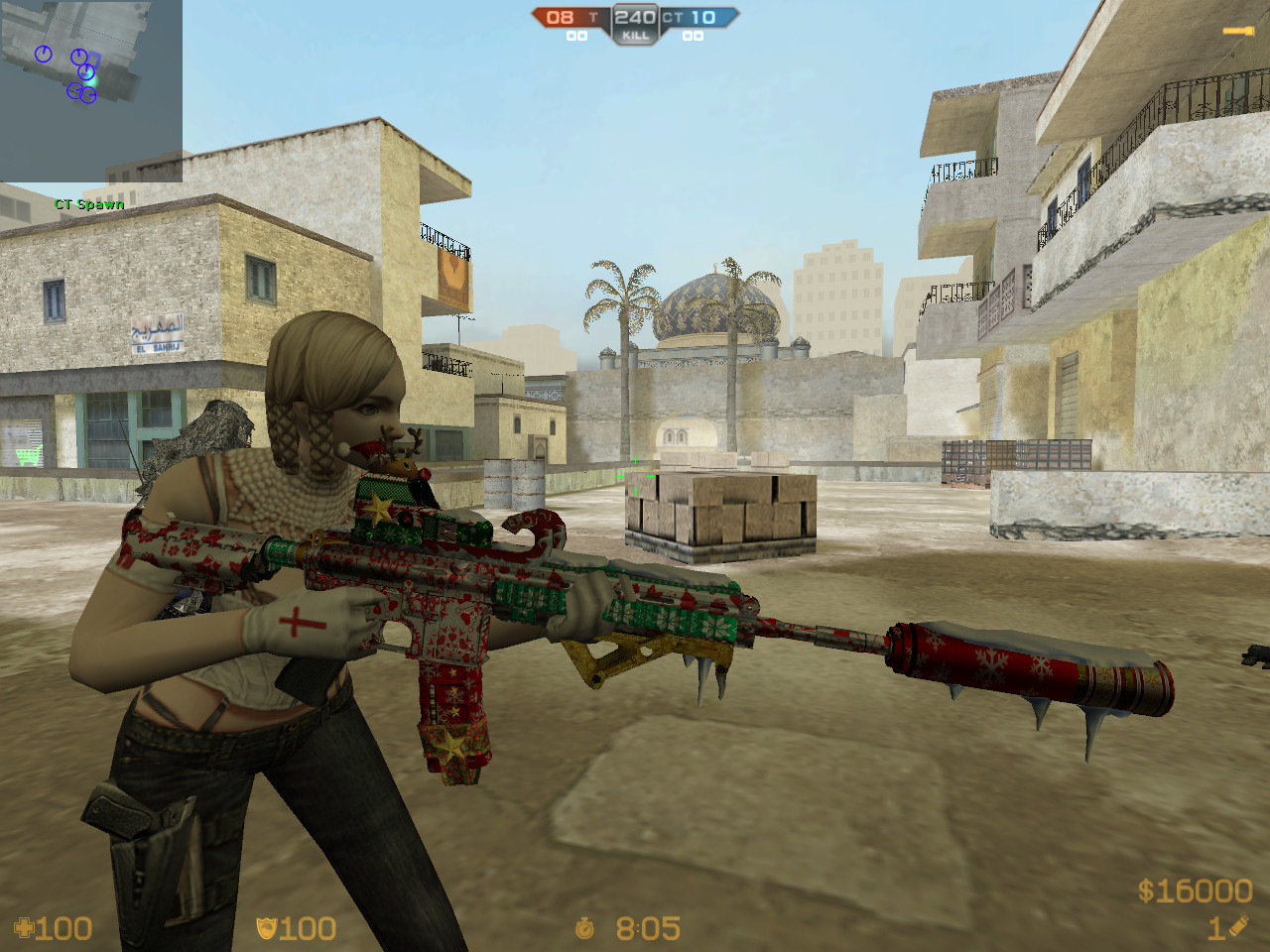Select the armor shield icon

point(266,929)
